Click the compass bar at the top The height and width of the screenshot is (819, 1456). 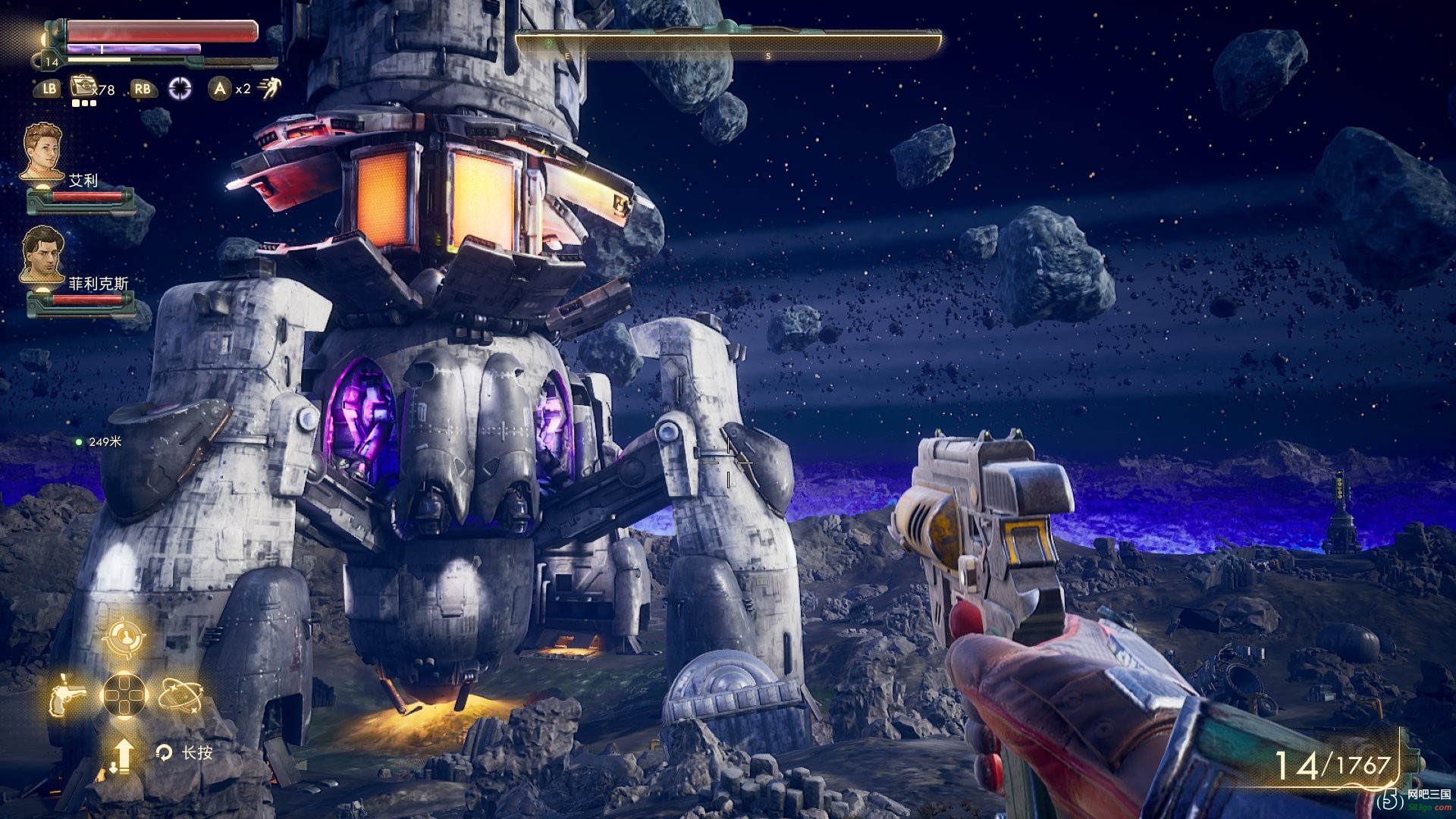point(728,44)
